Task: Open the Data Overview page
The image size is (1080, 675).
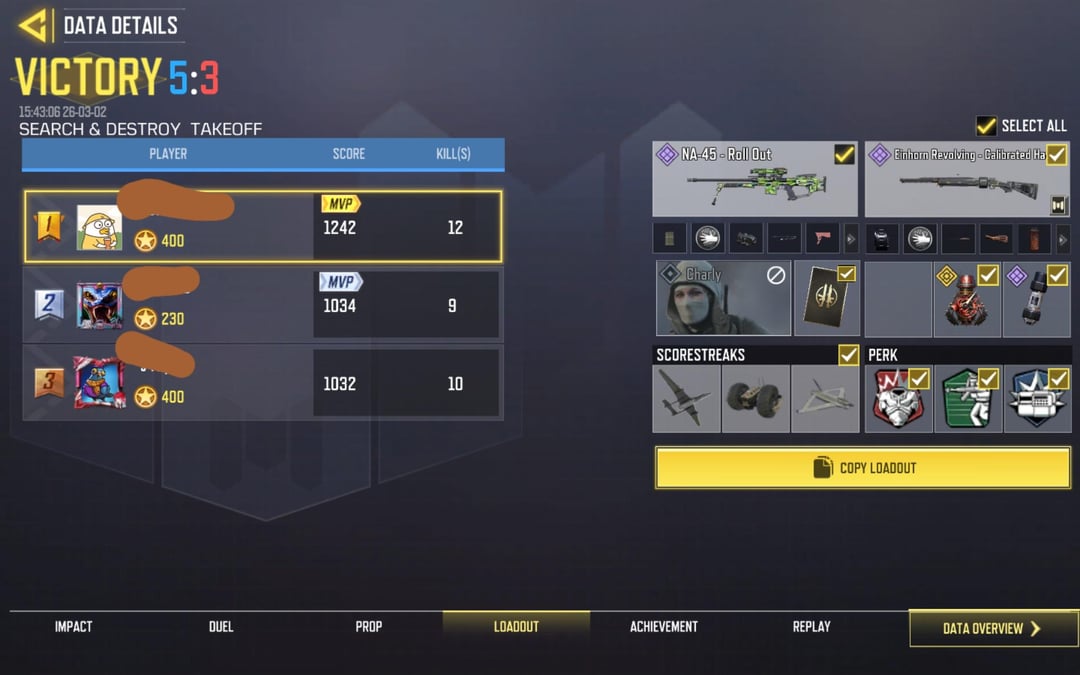Action: 992,628
